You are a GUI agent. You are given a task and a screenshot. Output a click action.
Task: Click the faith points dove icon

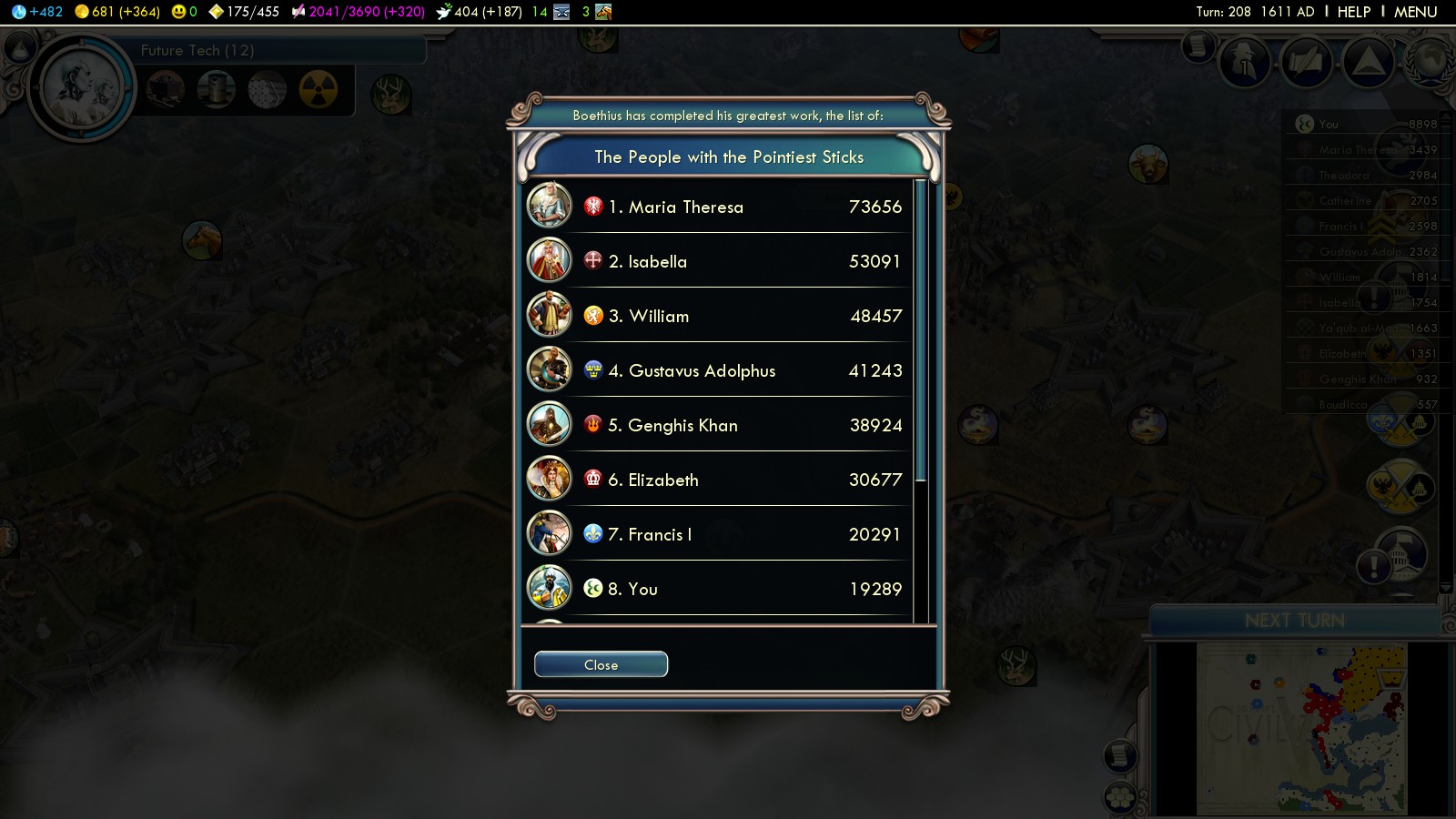(x=444, y=12)
